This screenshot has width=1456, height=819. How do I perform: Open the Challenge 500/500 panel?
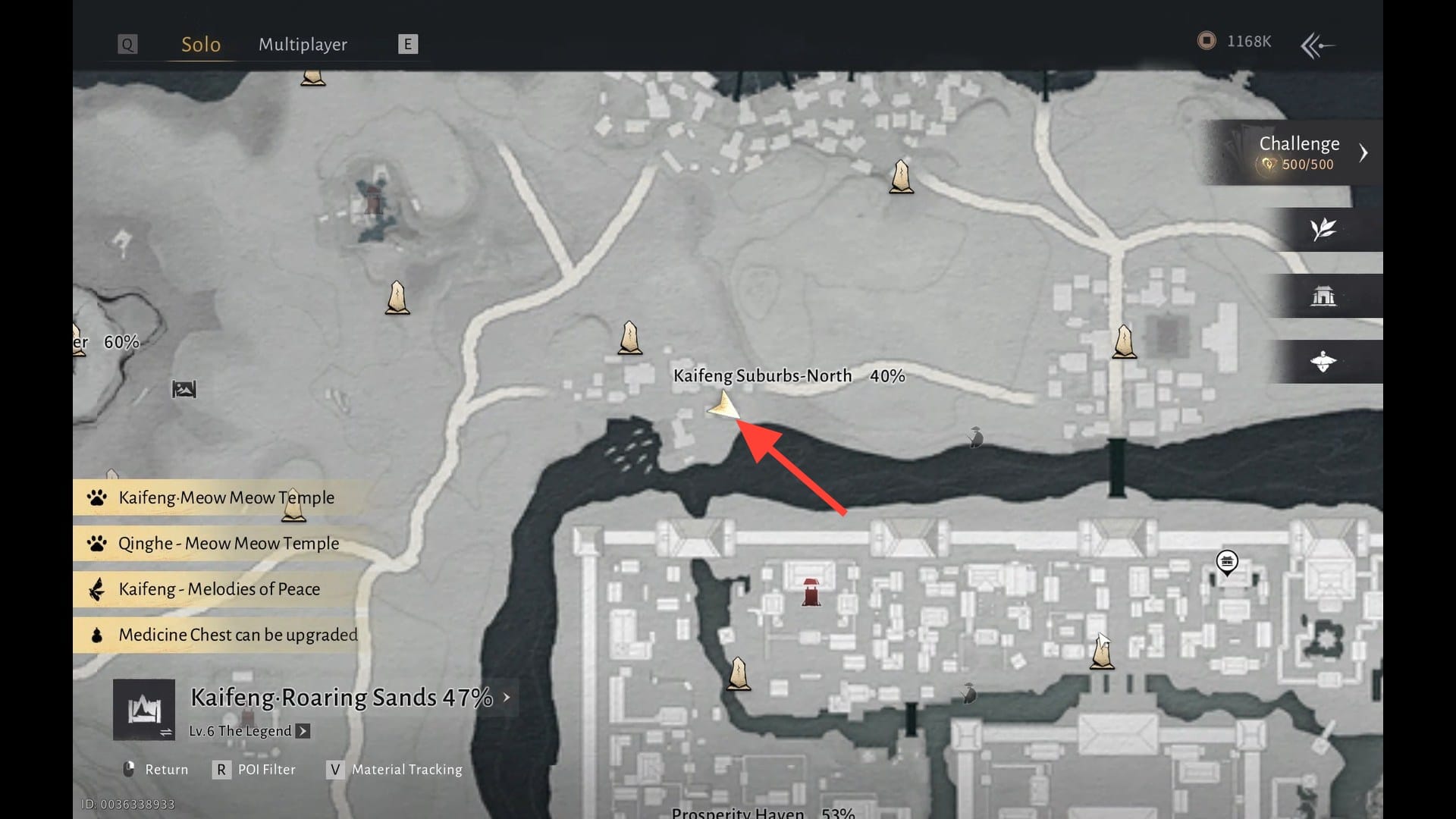coord(1298,152)
